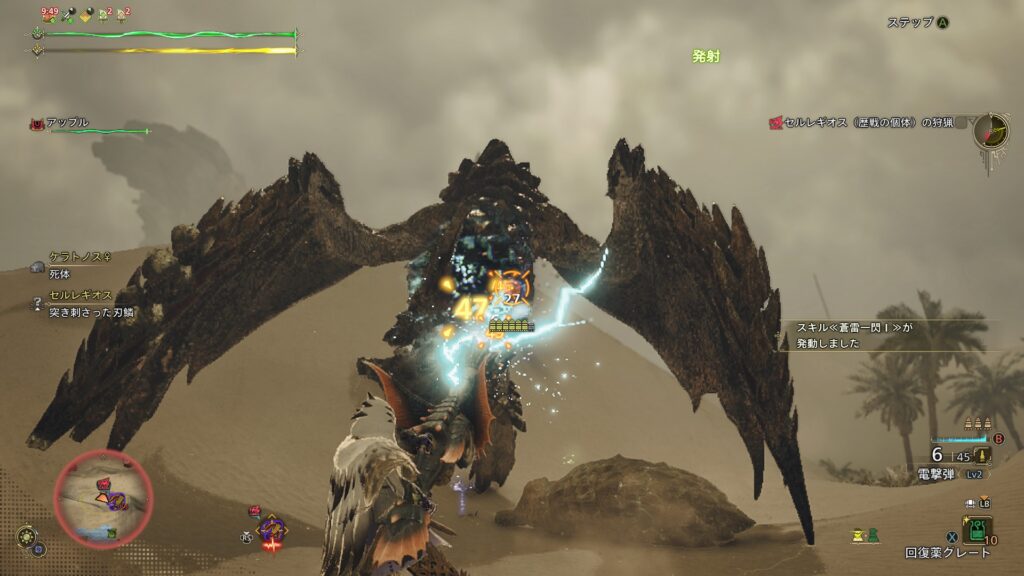Click the sun time-of-day indicator
Viewport: 1024px width, 576px height.
point(27,536)
